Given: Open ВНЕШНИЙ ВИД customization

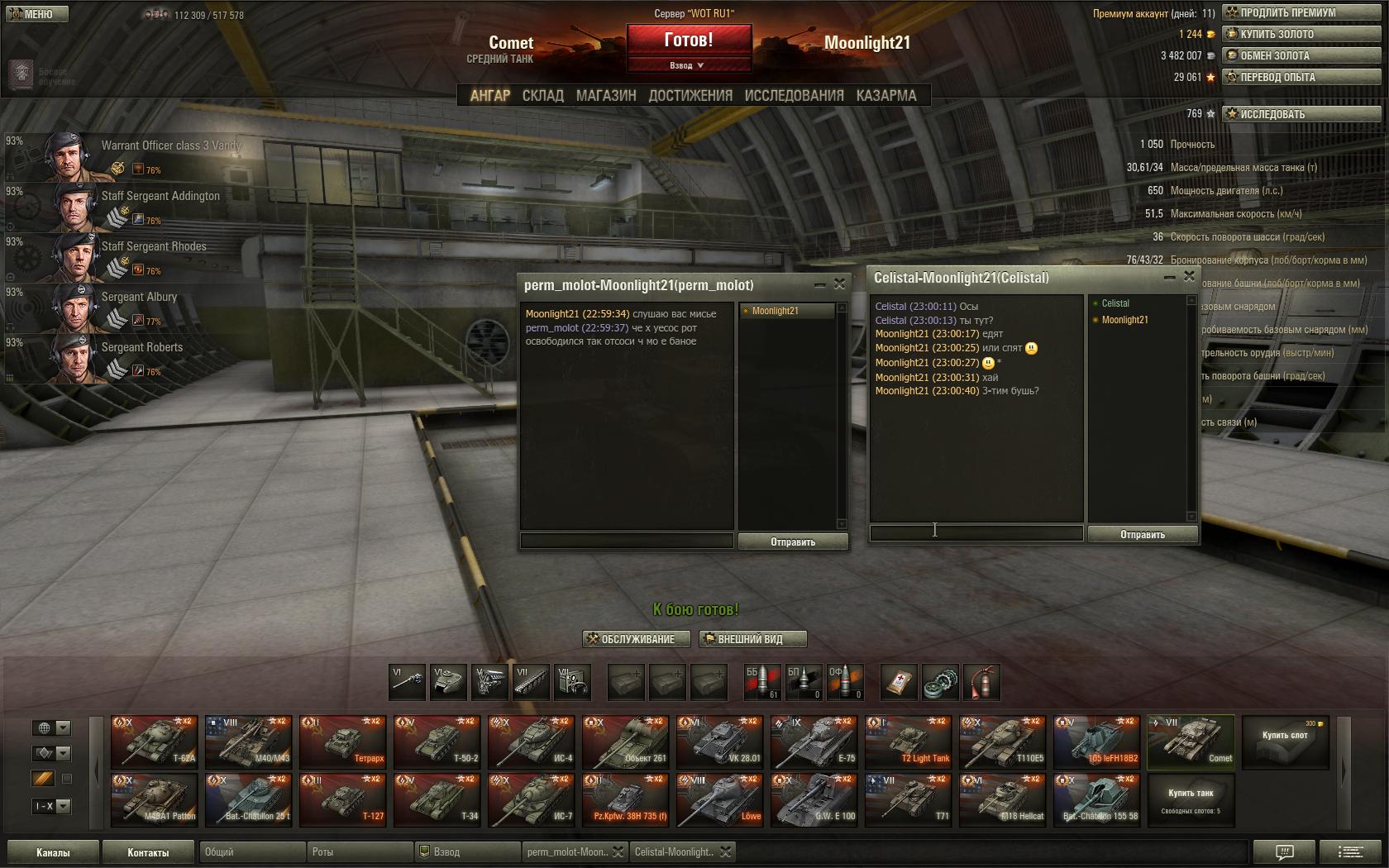Looking at the screenshot, I should pos(752,639).
